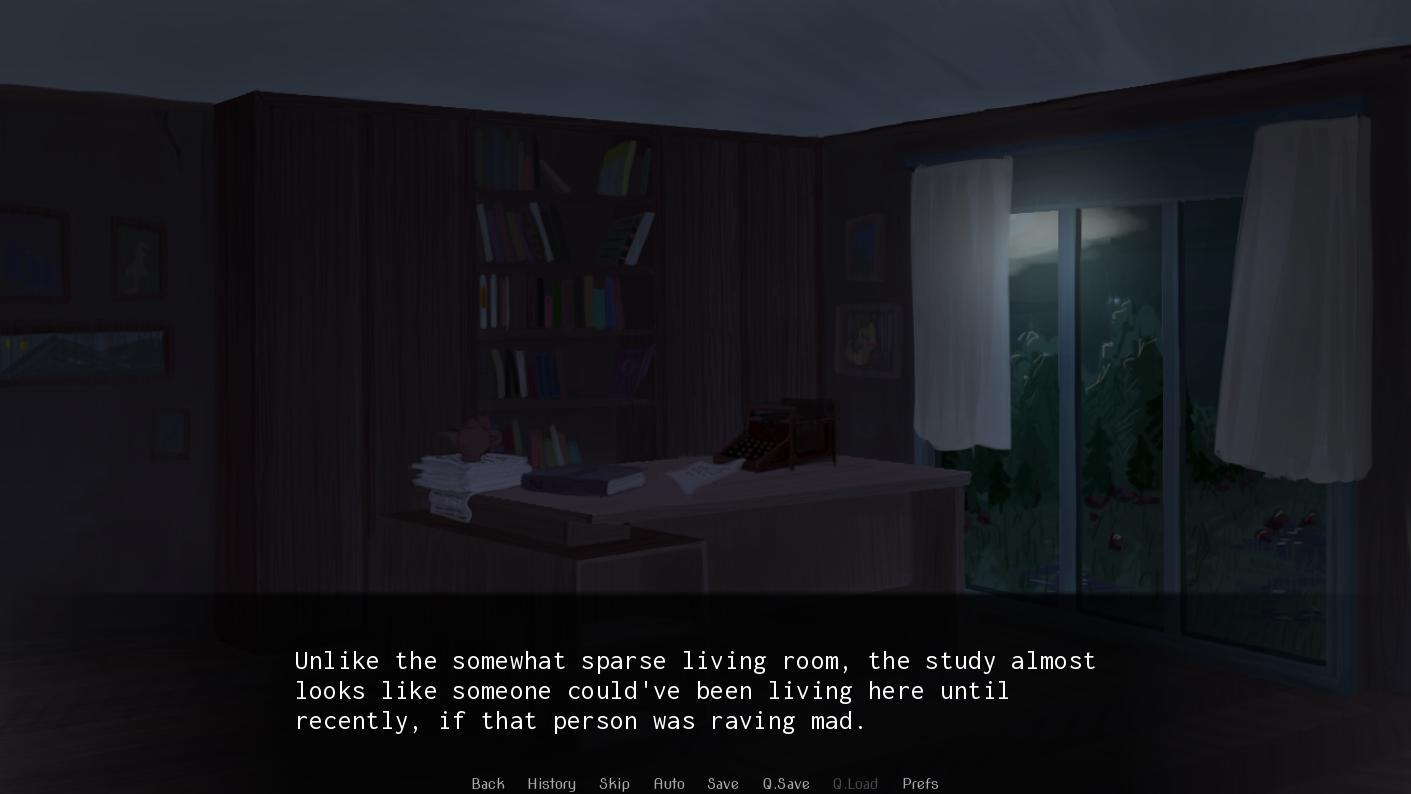
Task: Open the History screen
Action: [551, 784]
